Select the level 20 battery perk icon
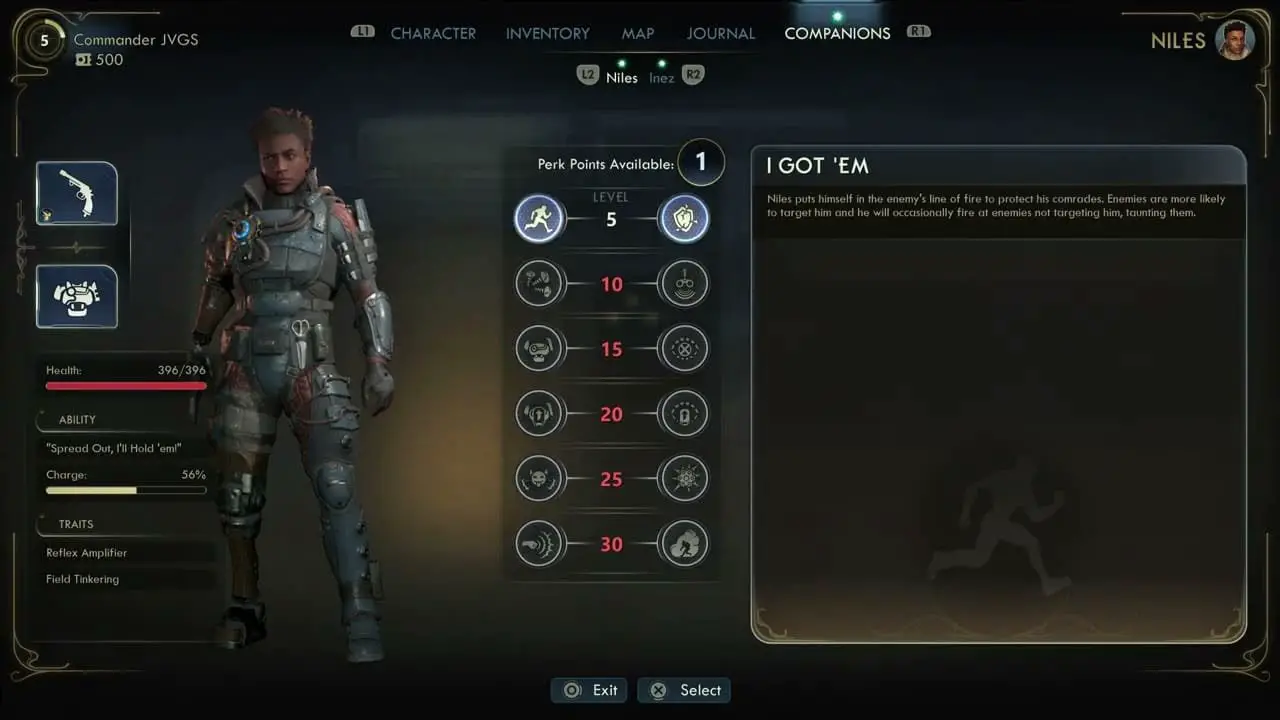 point(684,414)
